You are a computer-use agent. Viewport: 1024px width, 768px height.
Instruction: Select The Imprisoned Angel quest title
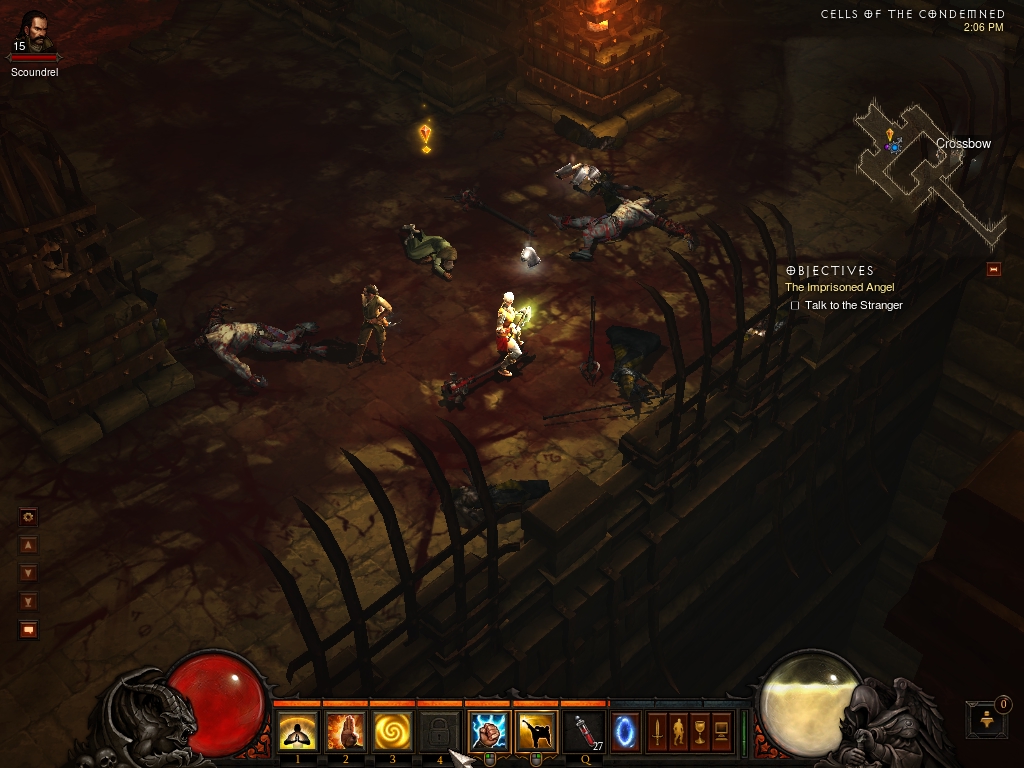(839, 288)
